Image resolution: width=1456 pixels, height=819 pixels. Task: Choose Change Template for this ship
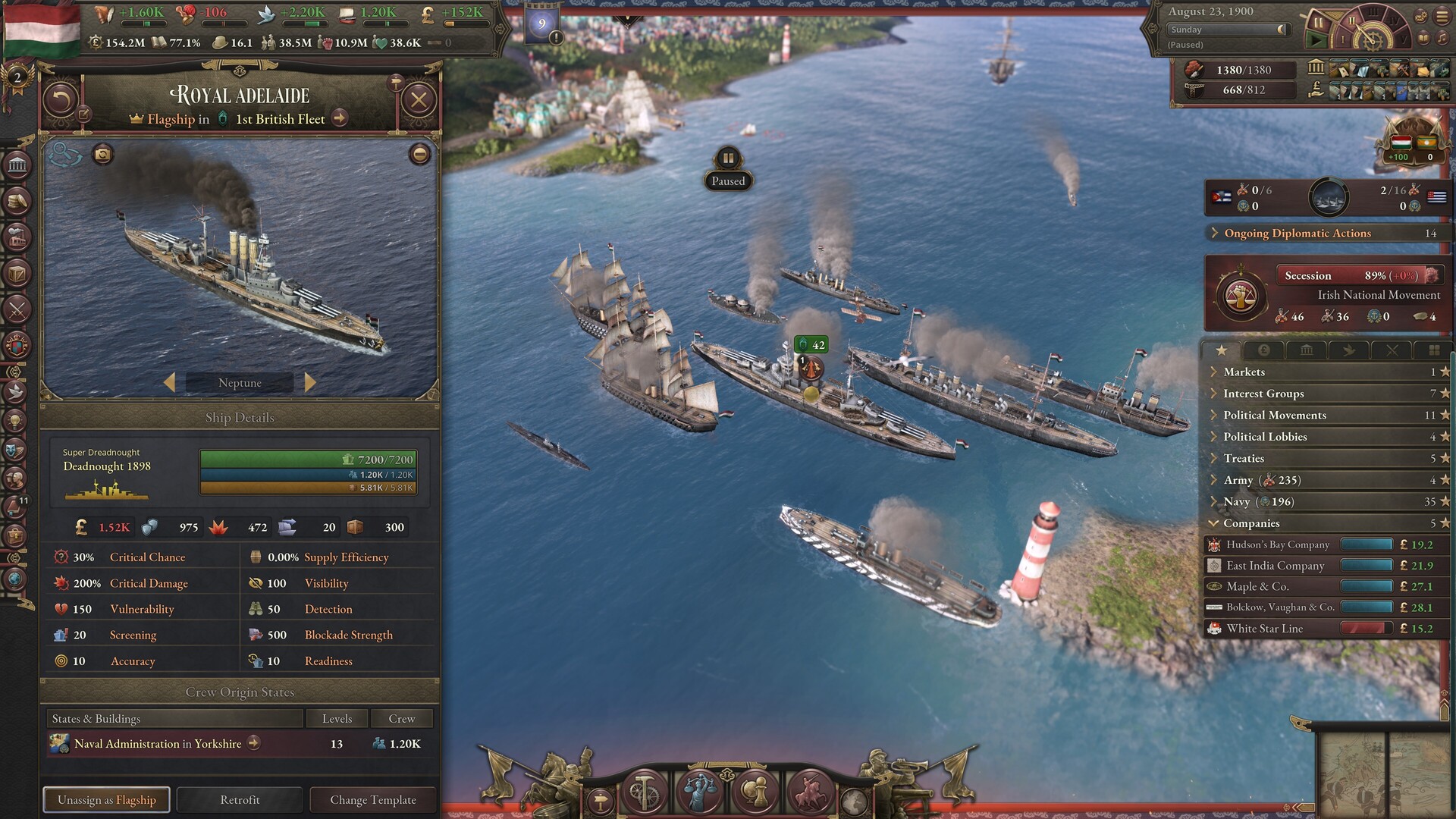373,799
